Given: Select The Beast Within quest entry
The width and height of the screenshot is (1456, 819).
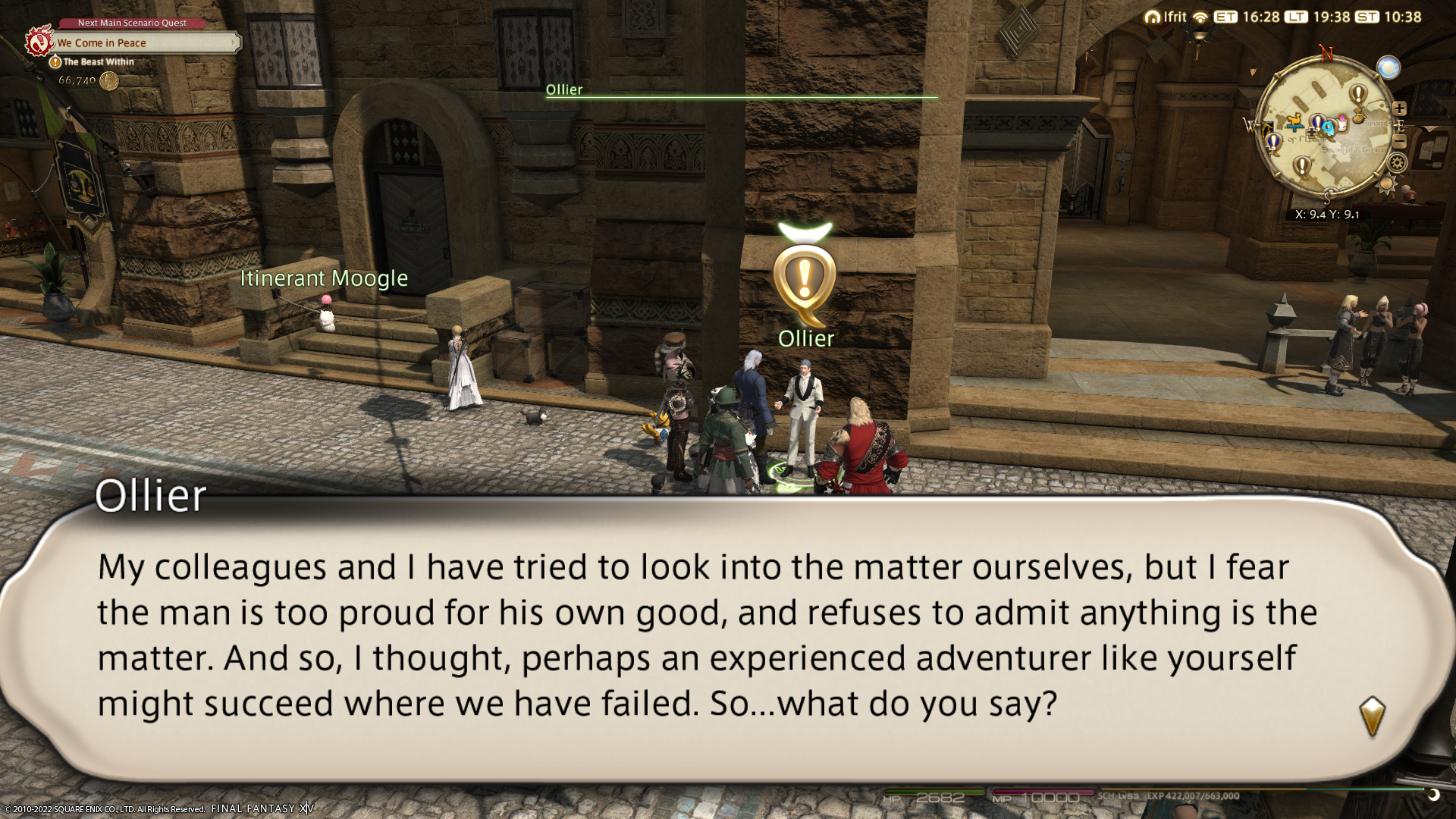Looking at the screenshot, I should tap(98, 62).
